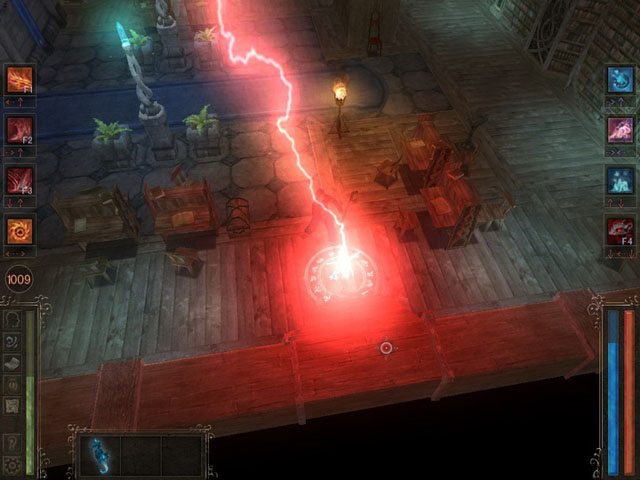Choose the blue swirl spell icon
Screen dimensions: 640x480
click(x=620, y=79)
